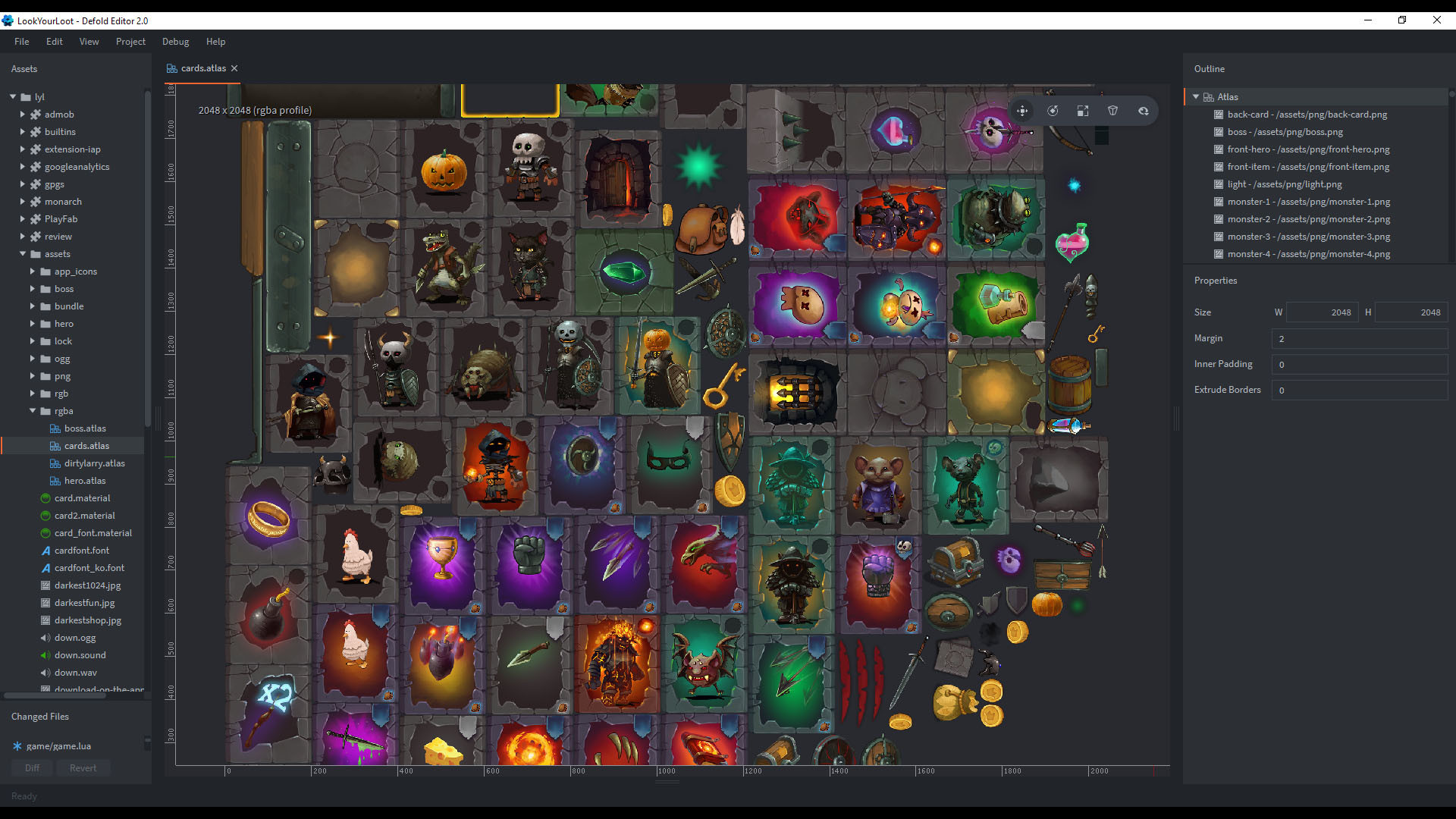Expand the monarch folder in Assets
1456x819 pixels.
click(22, 201)
